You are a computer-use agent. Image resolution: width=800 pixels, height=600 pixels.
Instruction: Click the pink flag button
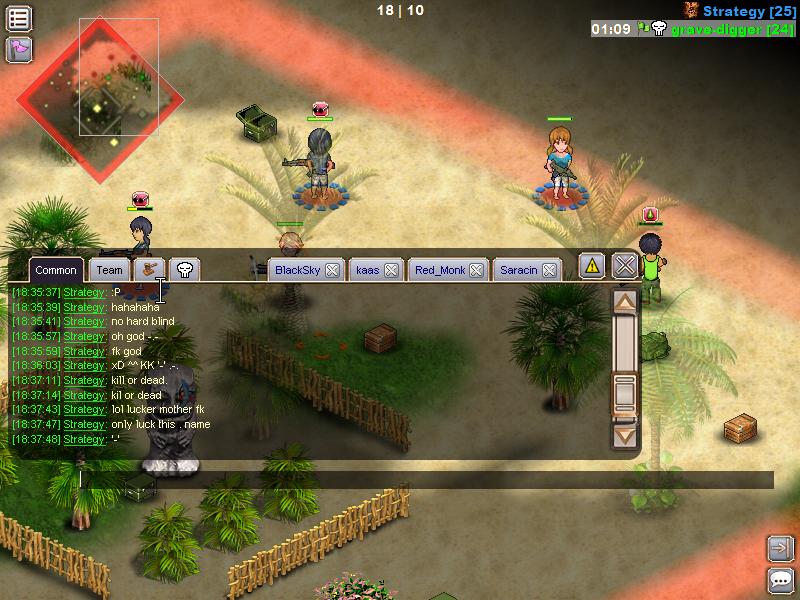pos(19,49)
